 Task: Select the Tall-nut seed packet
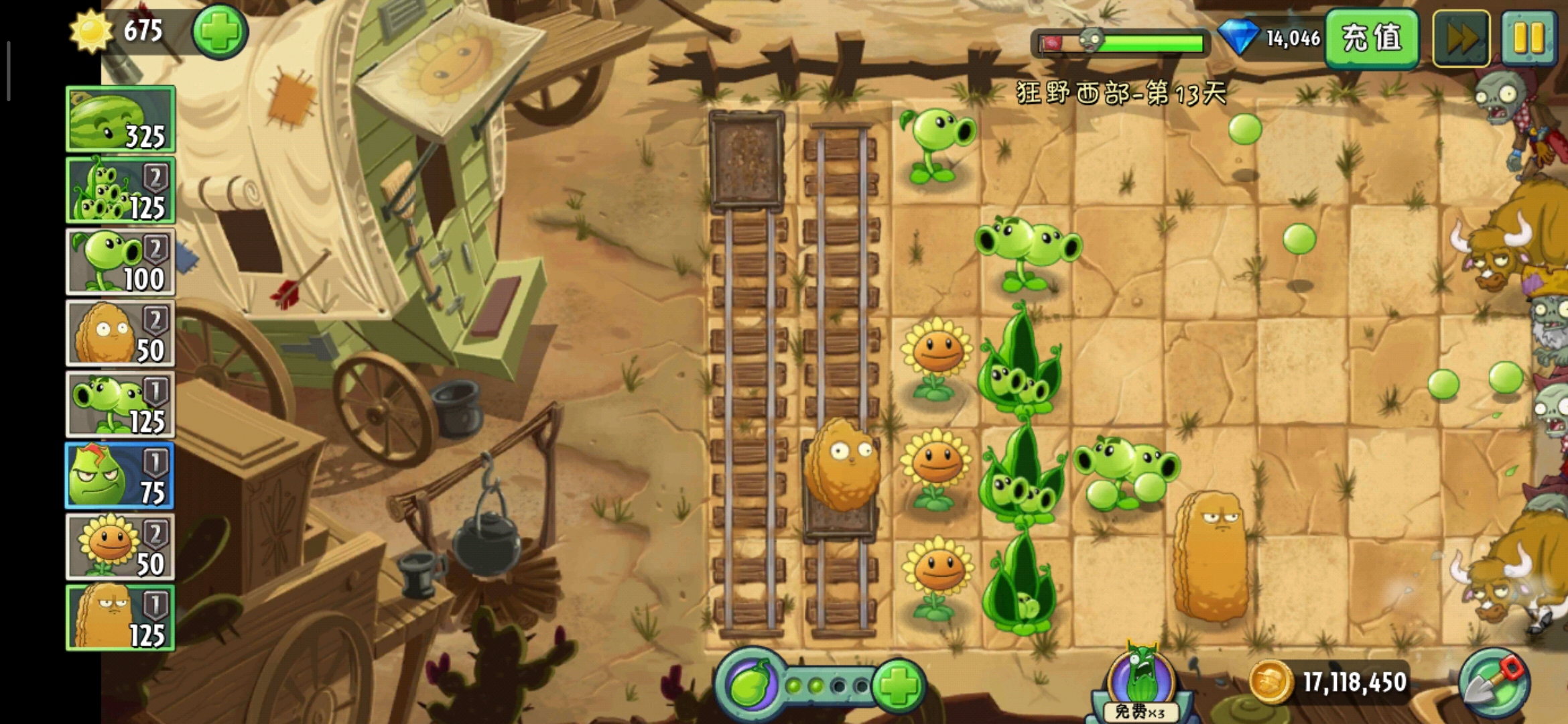coord(121,618)
